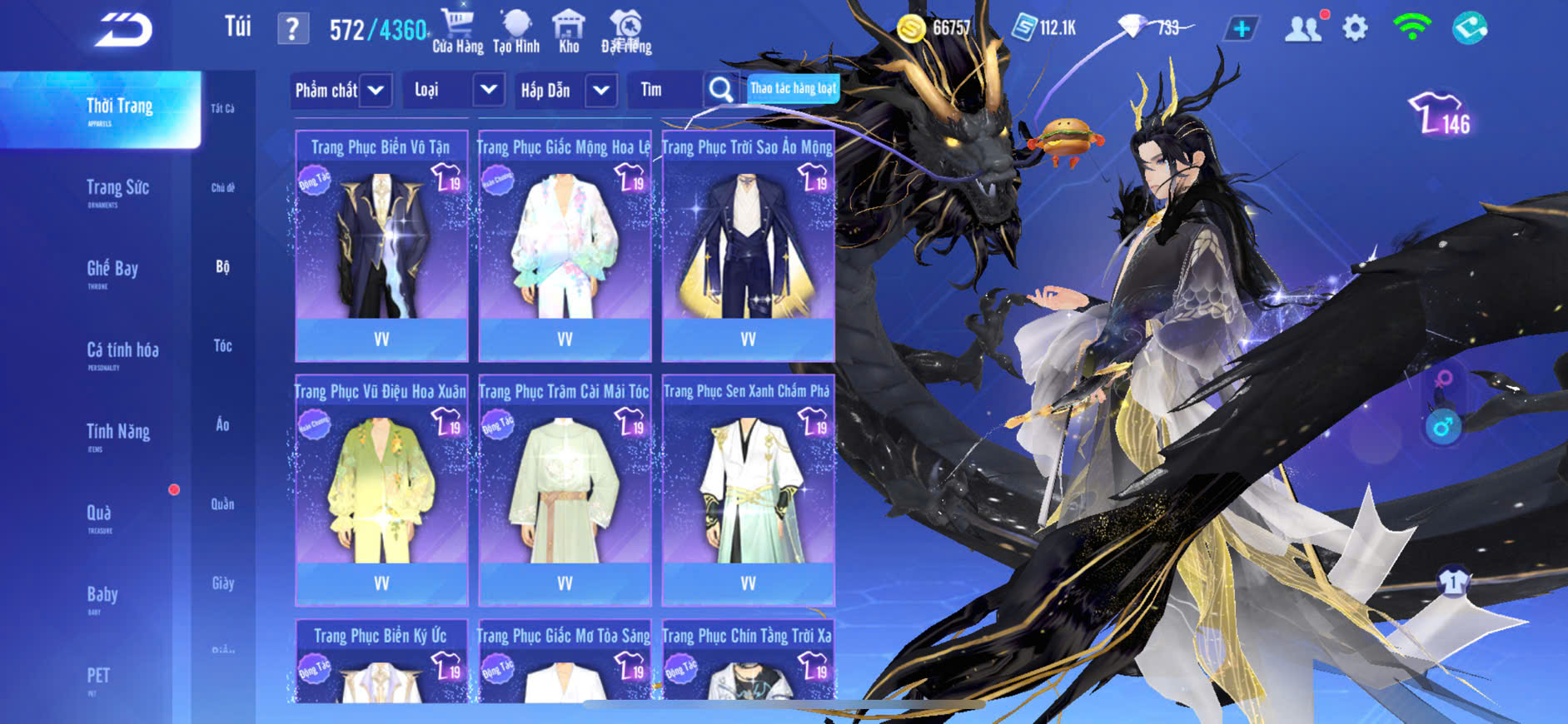Filter by Áo subcategory

pos(222,424)
